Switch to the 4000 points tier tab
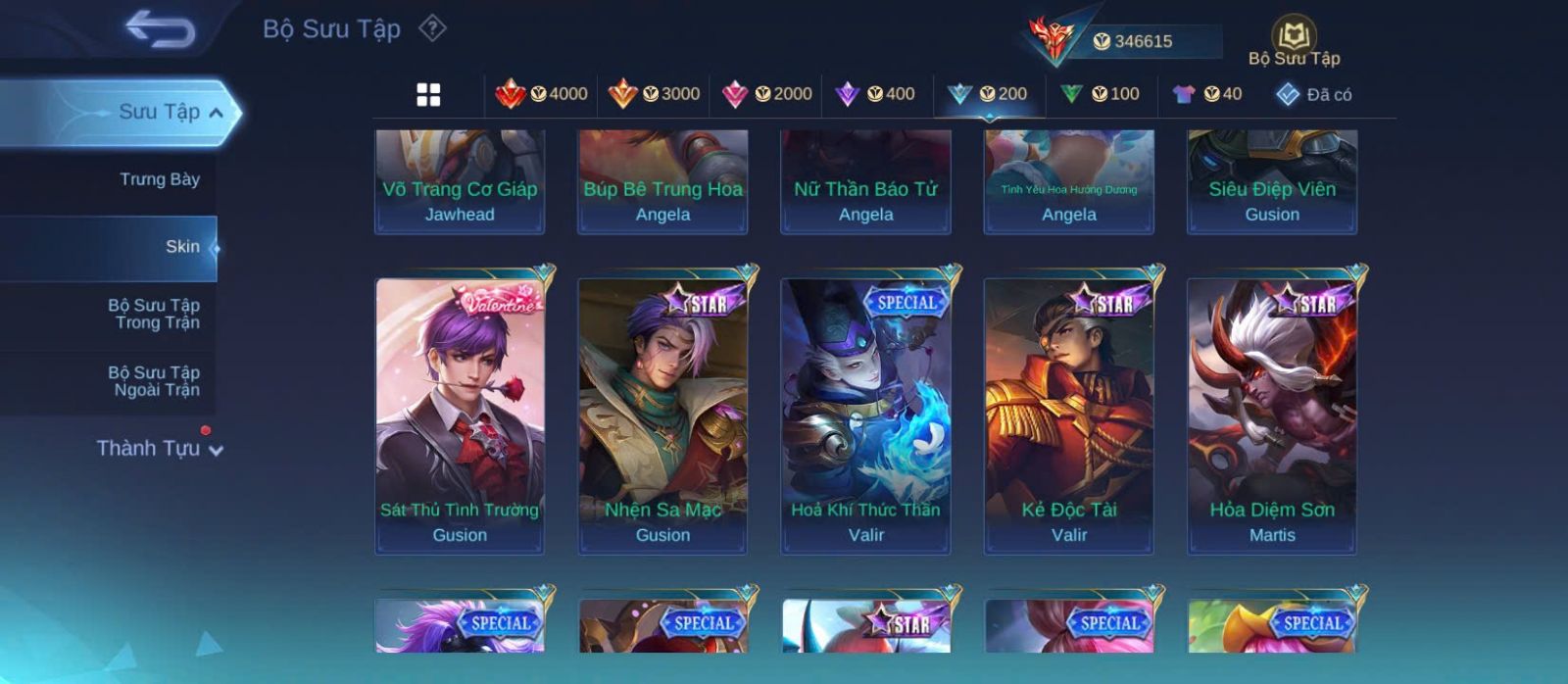 (x=542, y=94)
